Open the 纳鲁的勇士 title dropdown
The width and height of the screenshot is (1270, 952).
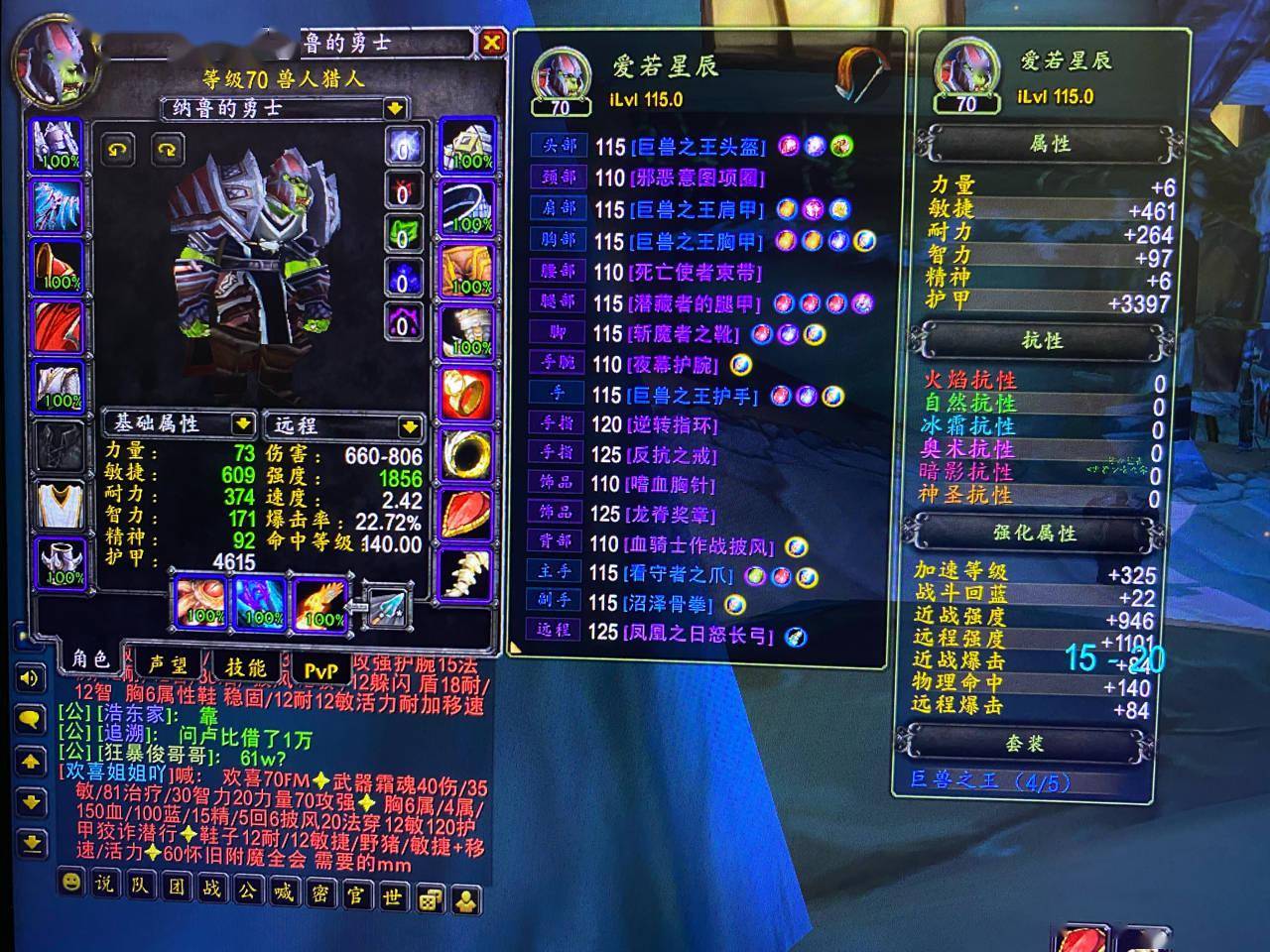tap(395, 108)
